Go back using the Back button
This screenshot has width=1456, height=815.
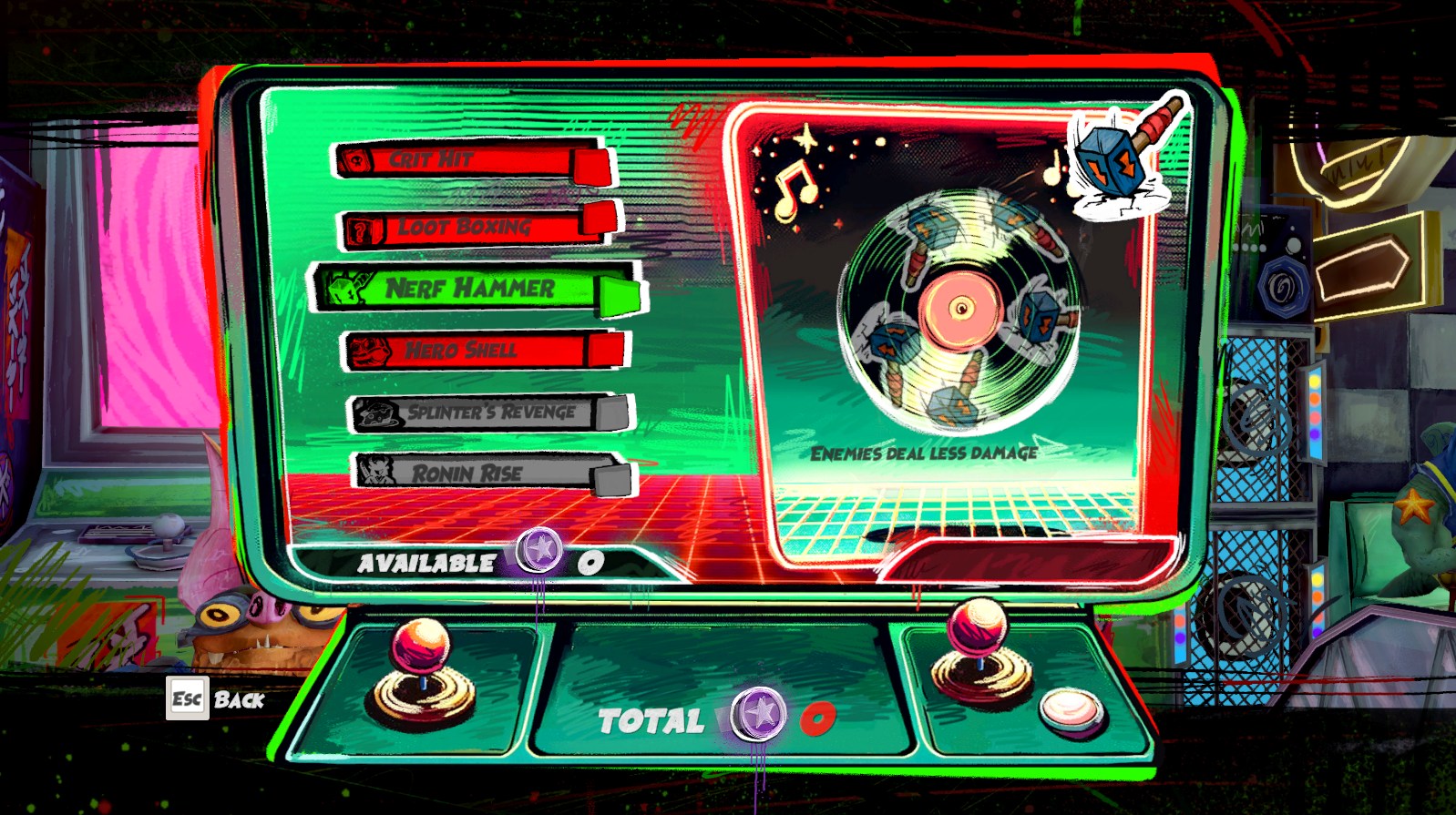(217, 699)
